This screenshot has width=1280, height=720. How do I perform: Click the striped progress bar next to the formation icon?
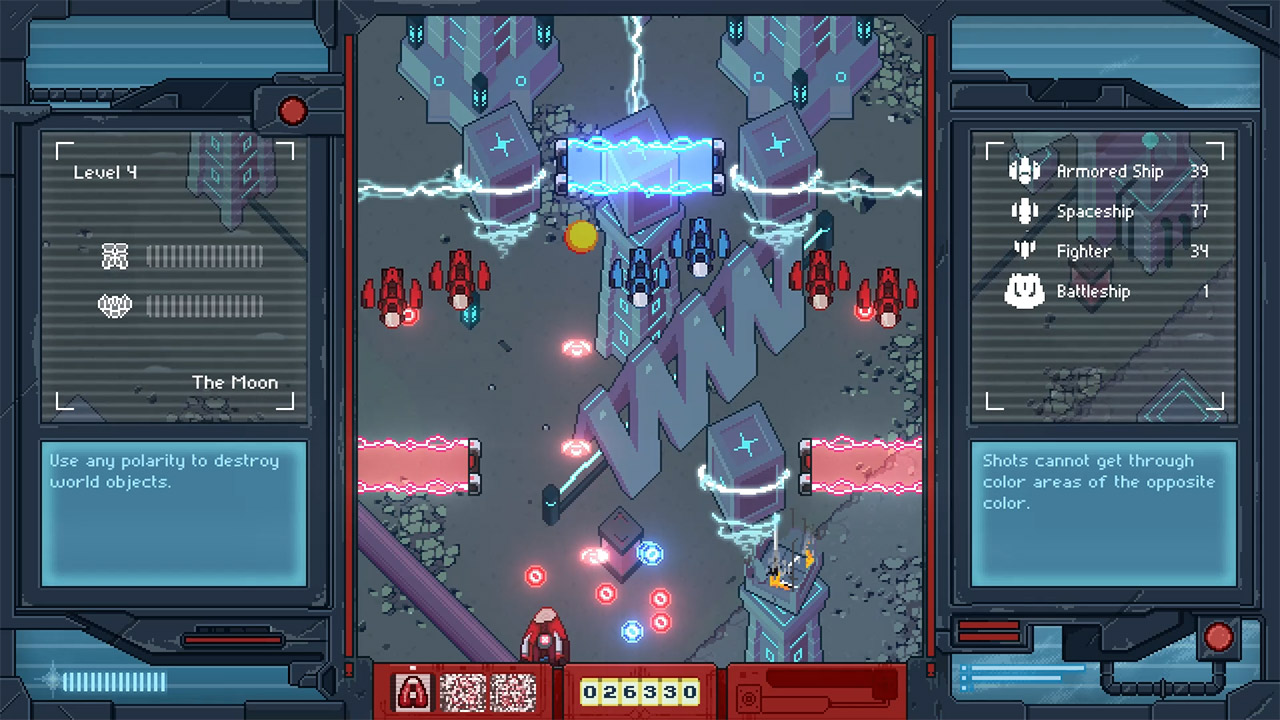tap(205, 256)
